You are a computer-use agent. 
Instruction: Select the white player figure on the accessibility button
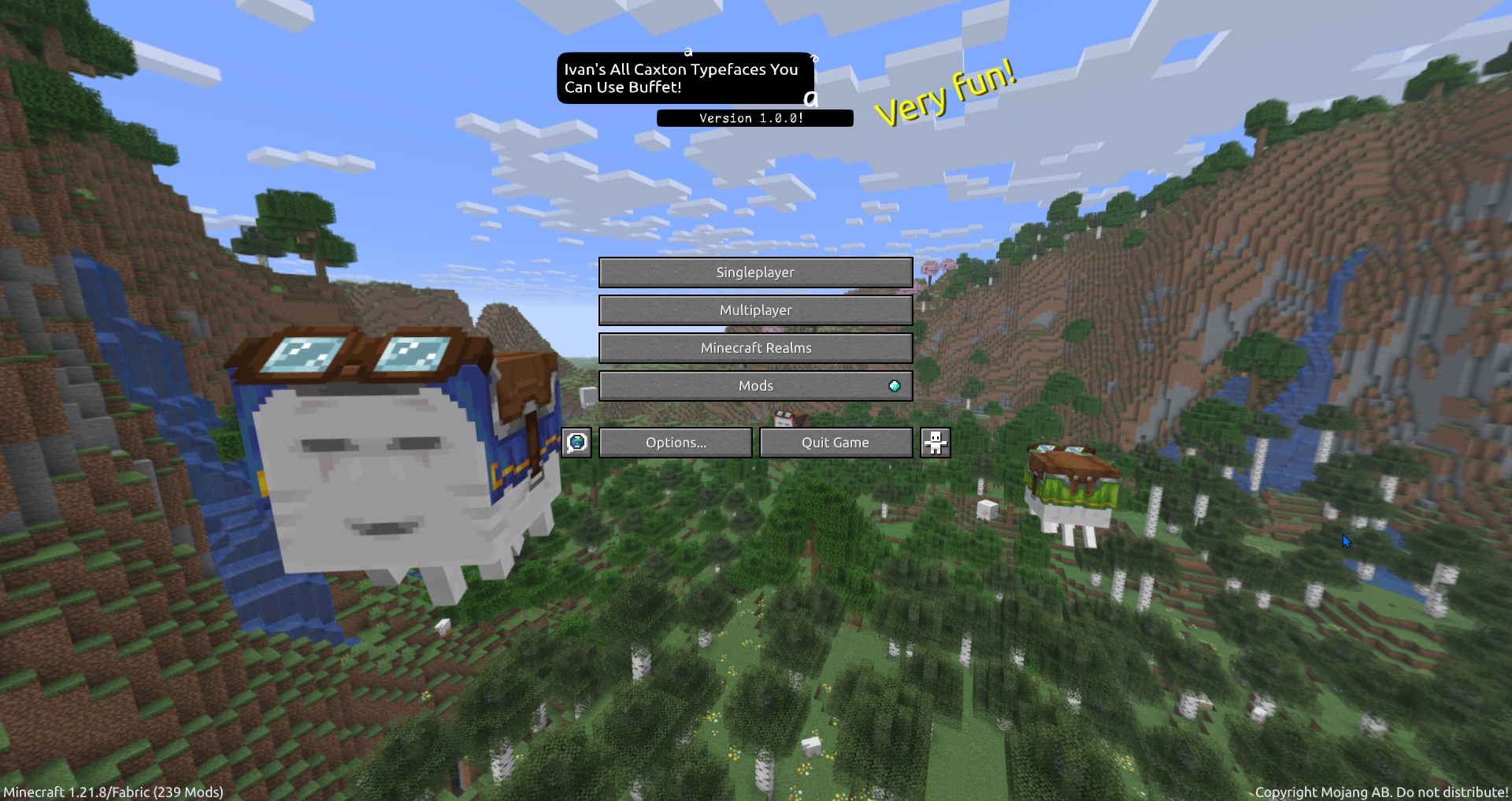934,442
